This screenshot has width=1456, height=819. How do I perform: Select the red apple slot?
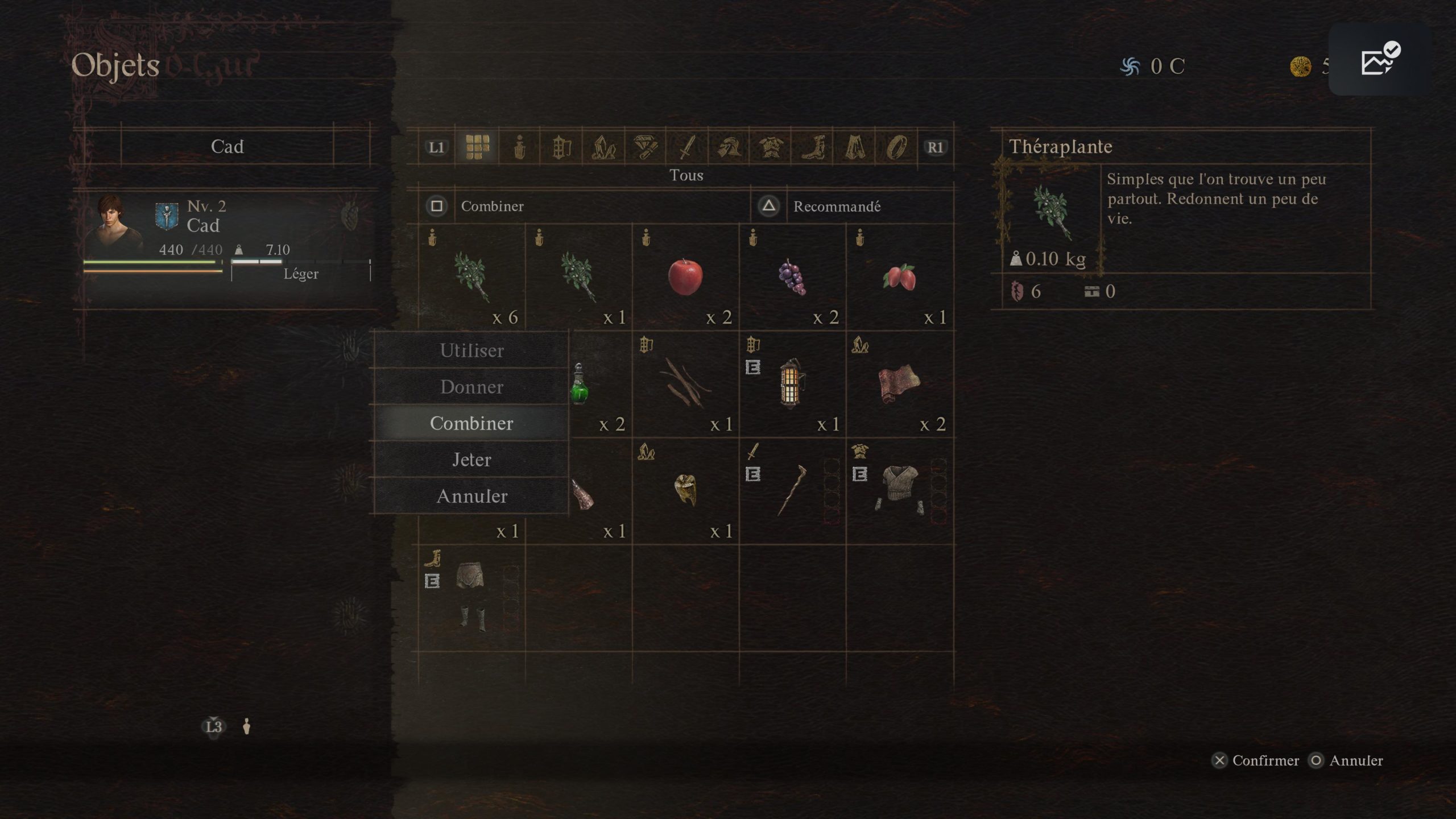(685, 277)
